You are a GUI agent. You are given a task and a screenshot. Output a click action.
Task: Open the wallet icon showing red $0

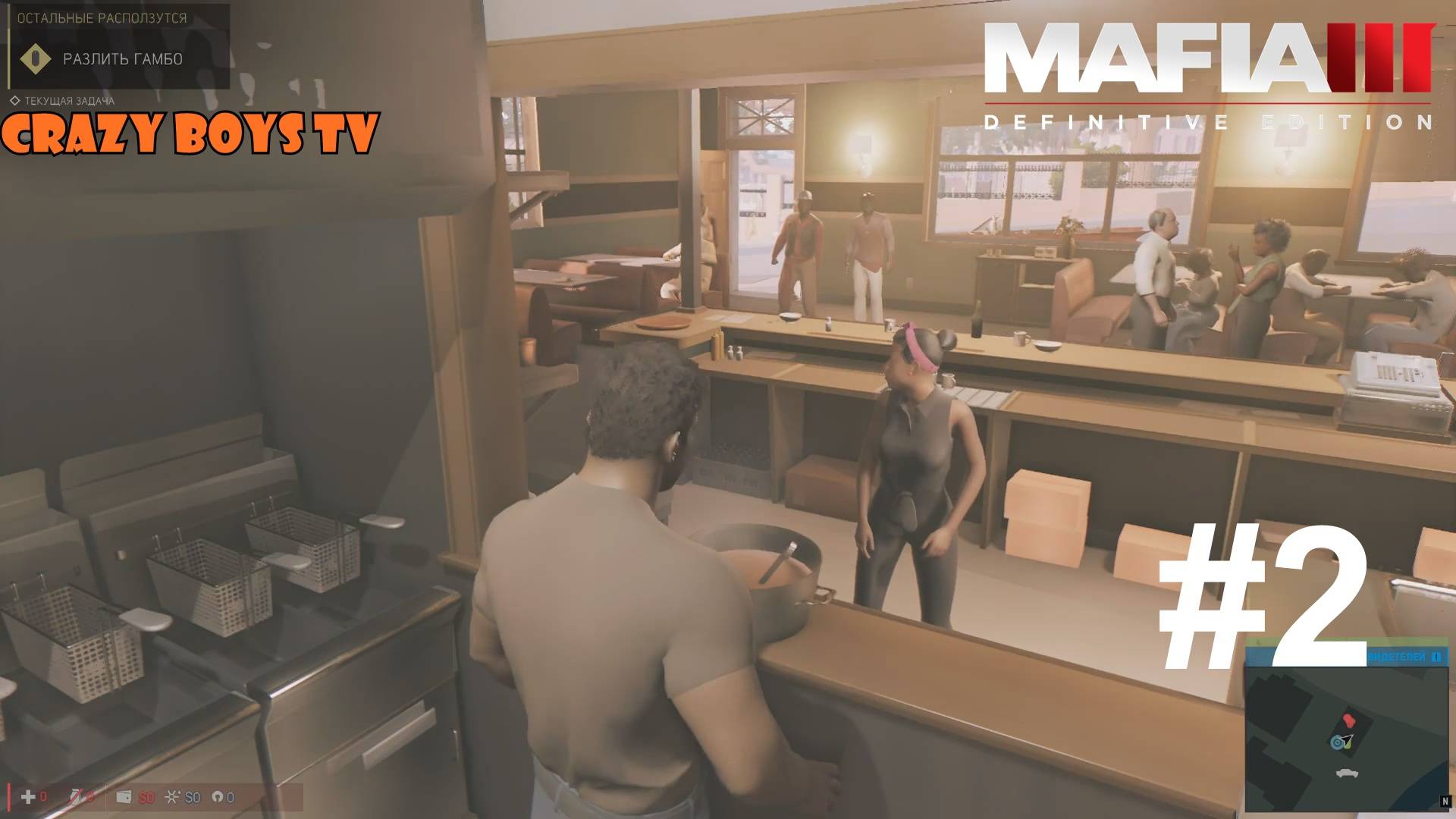click(124, 798)
